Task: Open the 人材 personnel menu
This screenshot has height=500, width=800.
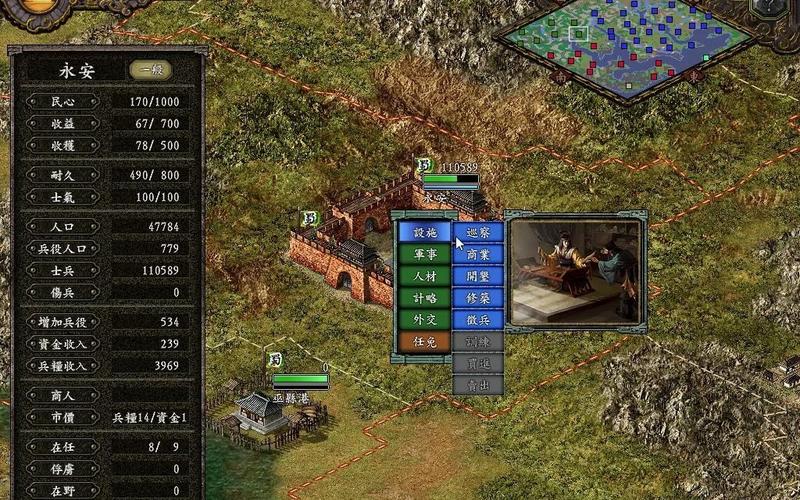Action: click(x=424, y=276)
